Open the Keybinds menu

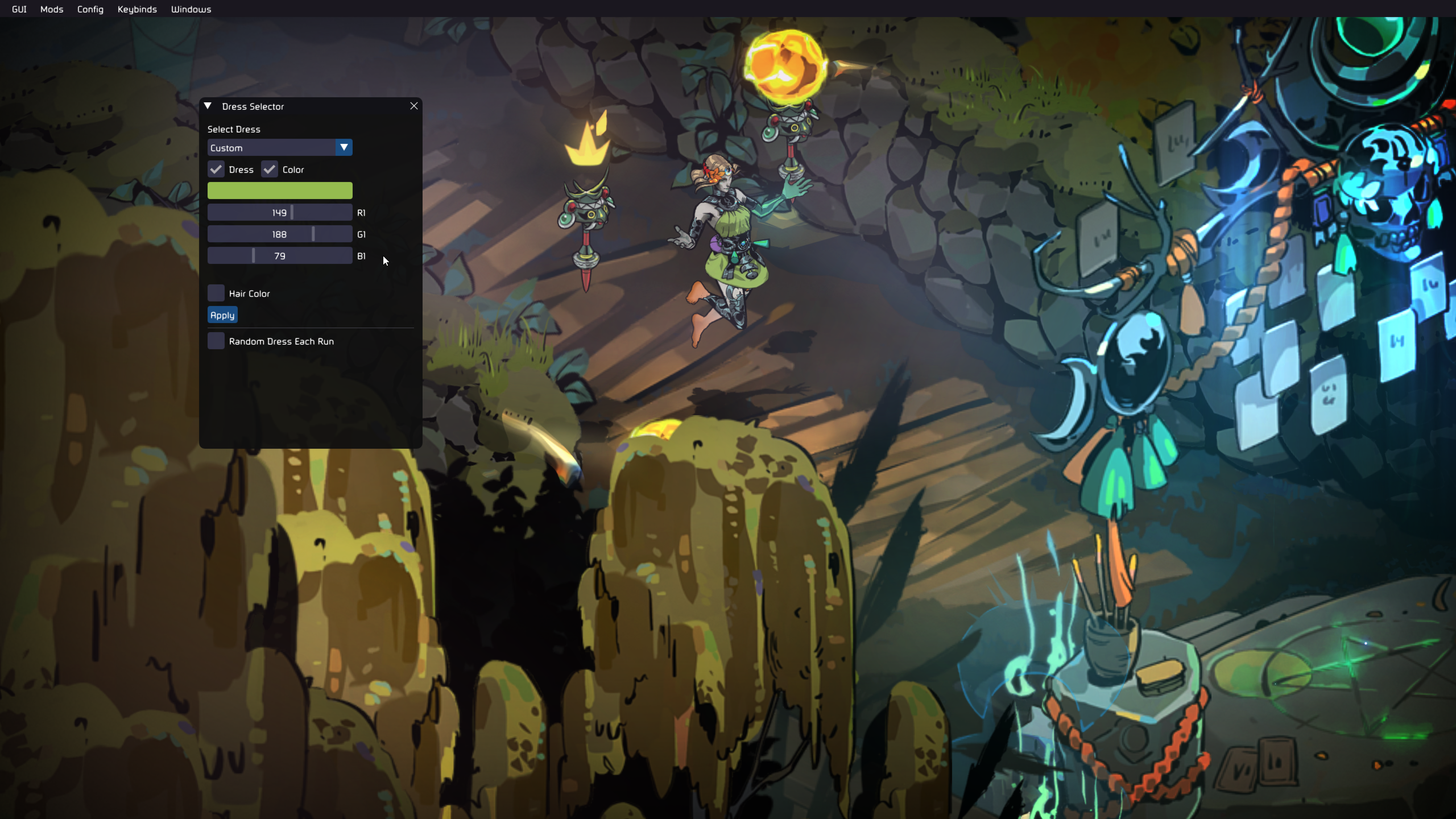tap(137, 9)
